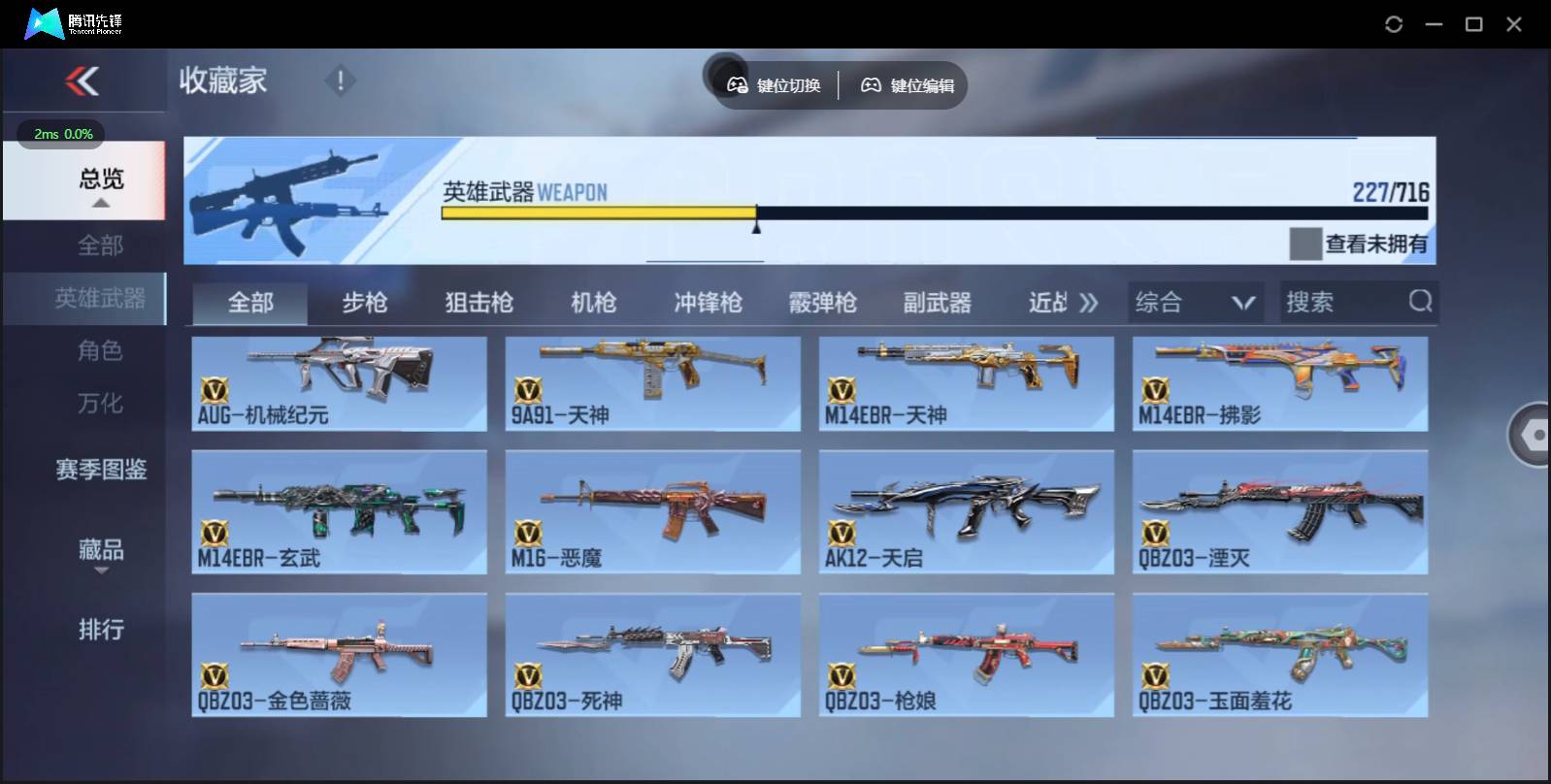Click the search magnifier icon
This screenshot has height=784, width=1551.
pyautogui.click(x=1421, y=302)
